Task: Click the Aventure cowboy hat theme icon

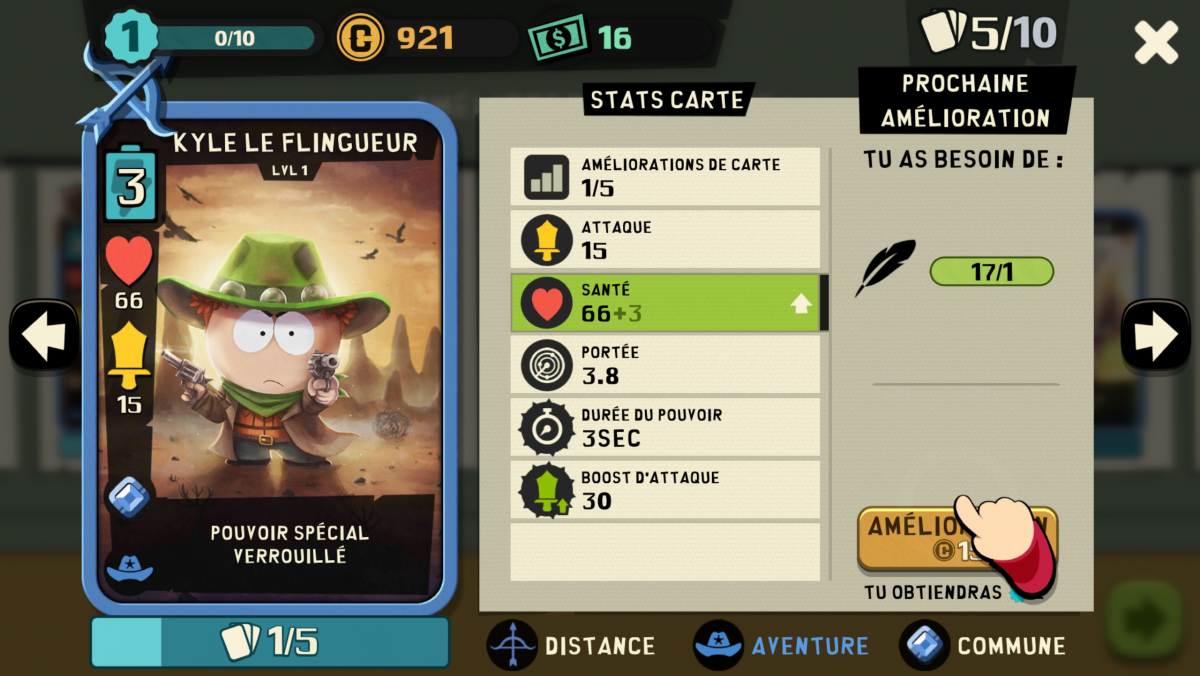Action: 718,645
